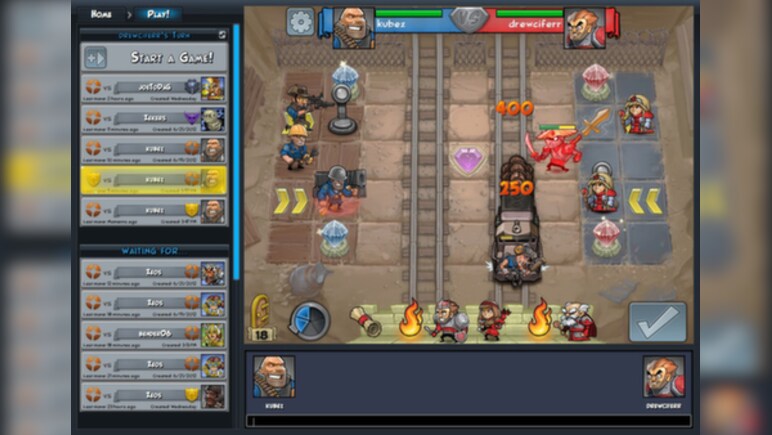This screenshot has width=772, height=435.
Task: Open the highlighted yellow game row
Action: [x=153, y=180]
